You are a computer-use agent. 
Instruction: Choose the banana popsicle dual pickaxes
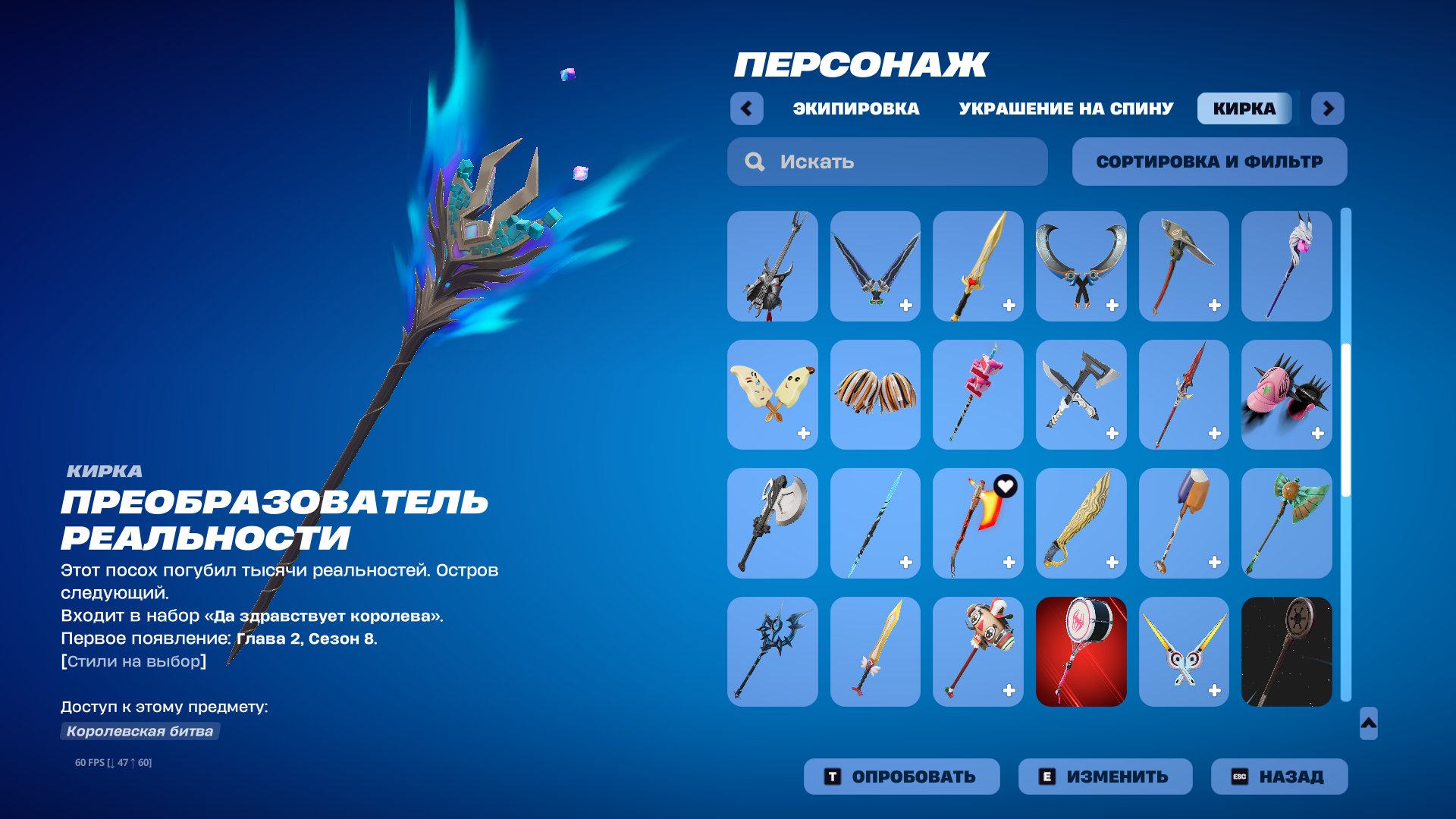[772, 394]
